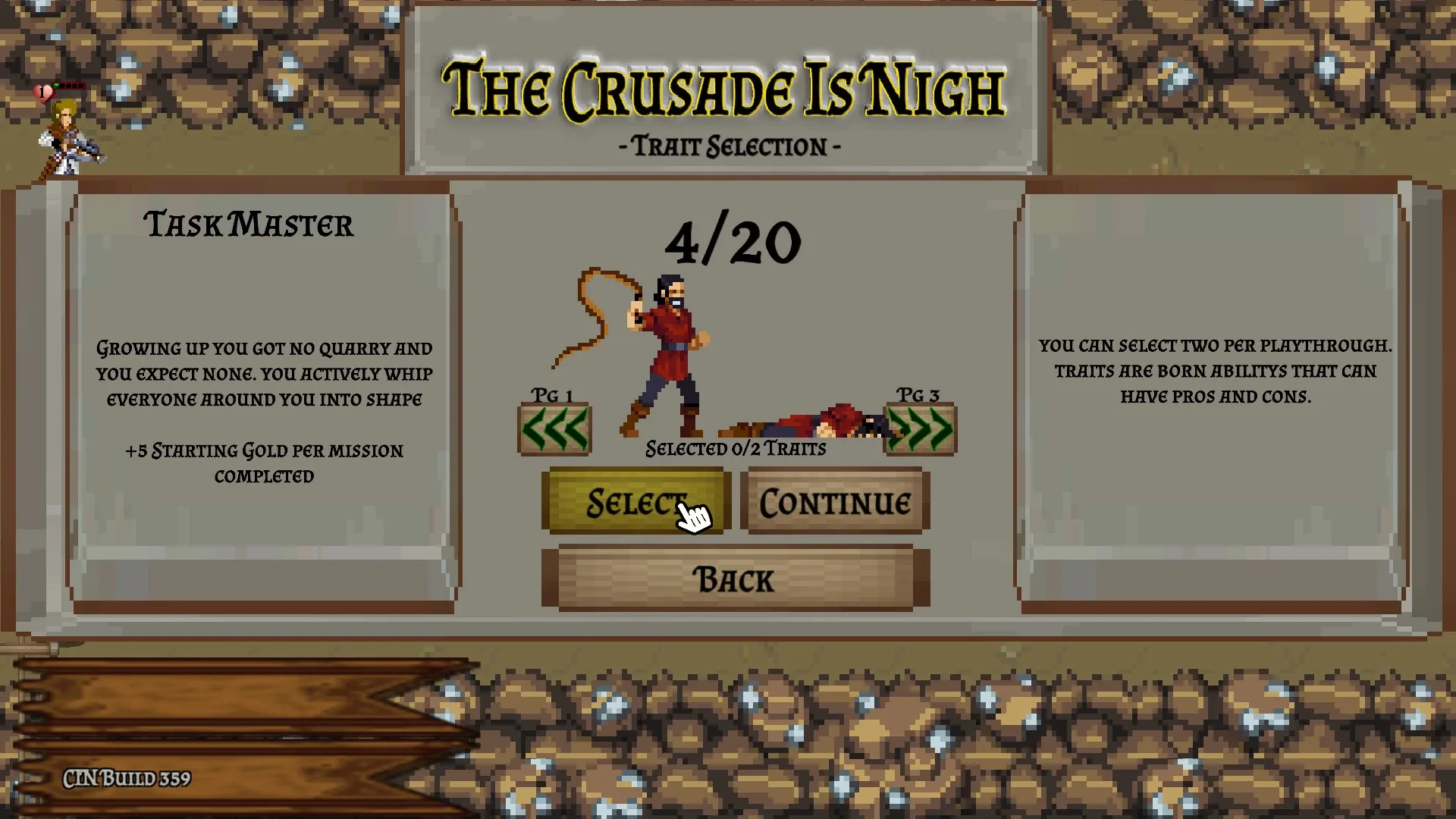Click the Selected 0/2 Traits label
The image size is (1456, 819).
coord(734,447)
